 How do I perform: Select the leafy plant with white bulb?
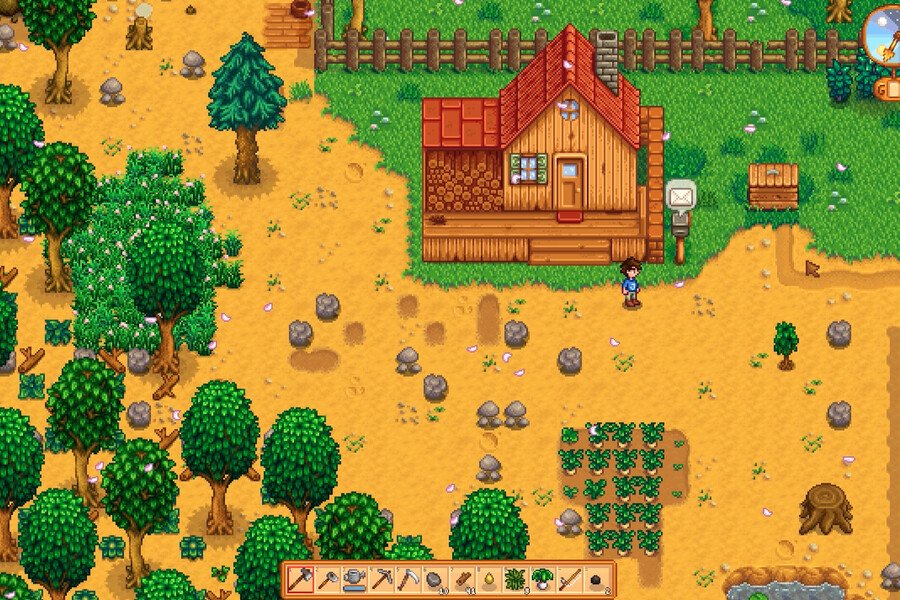pos(543,579)
